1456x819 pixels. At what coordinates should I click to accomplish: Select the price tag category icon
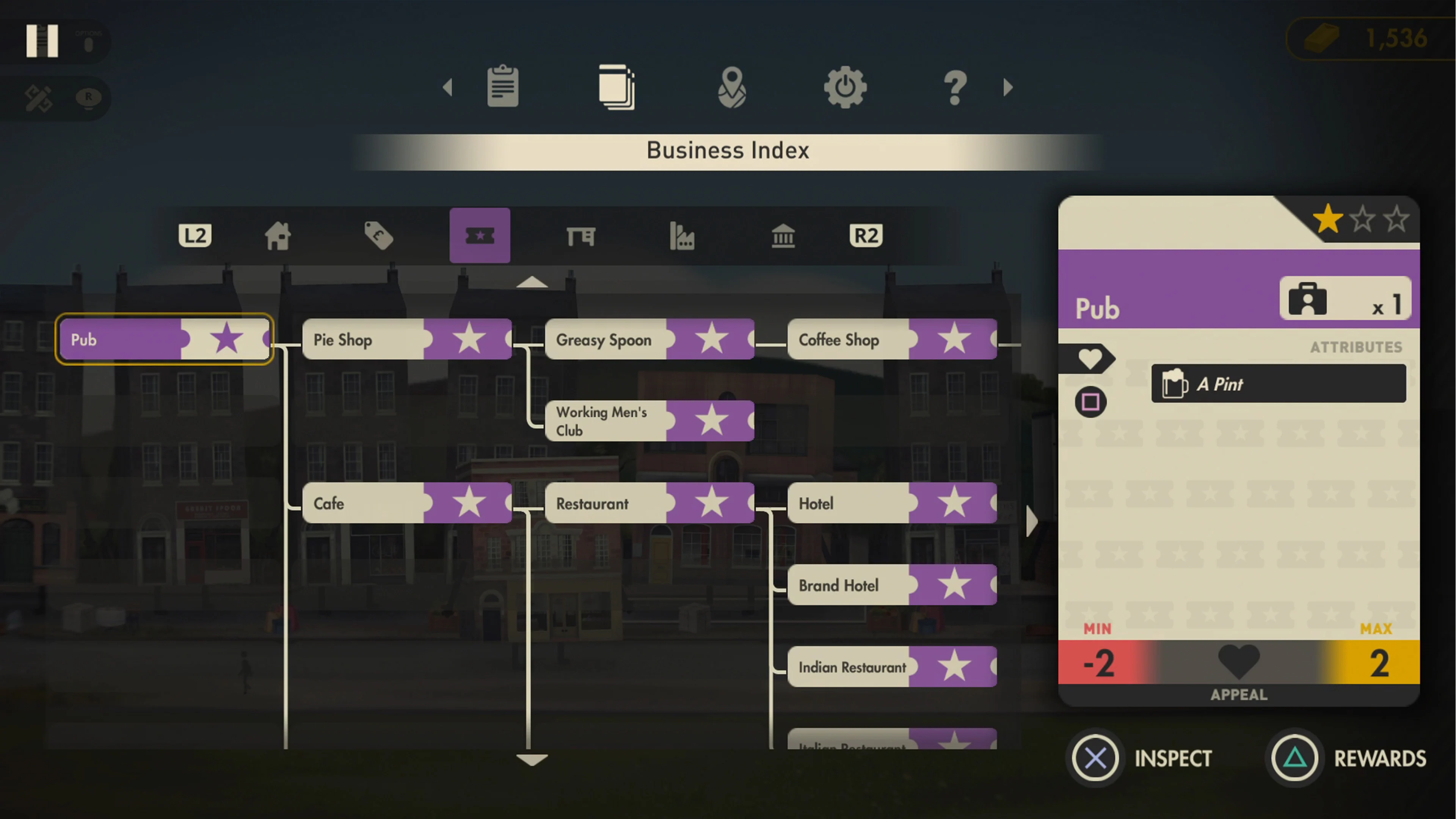tap(379, 236)
